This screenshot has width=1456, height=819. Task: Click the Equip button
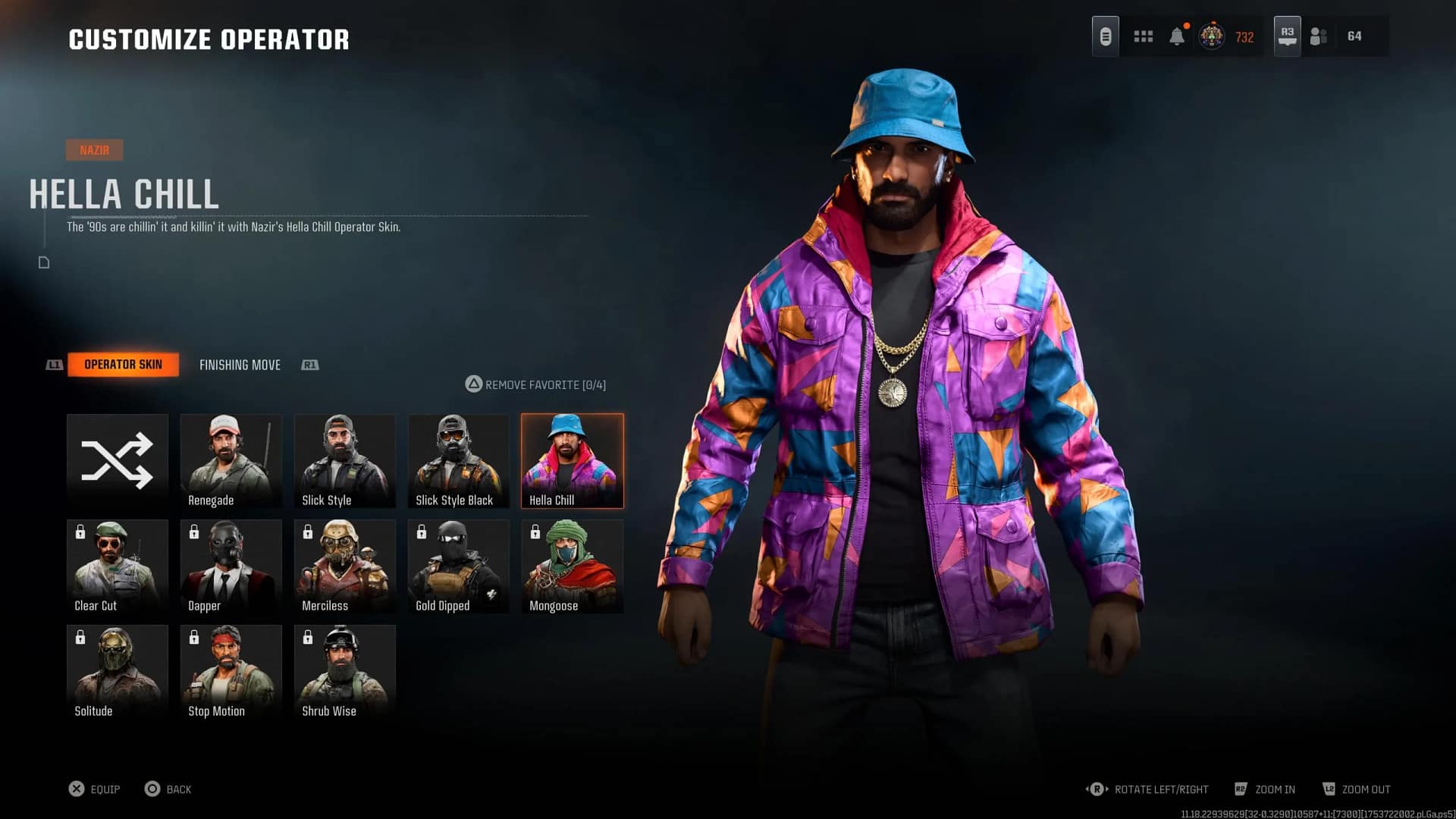pos(95,789)
